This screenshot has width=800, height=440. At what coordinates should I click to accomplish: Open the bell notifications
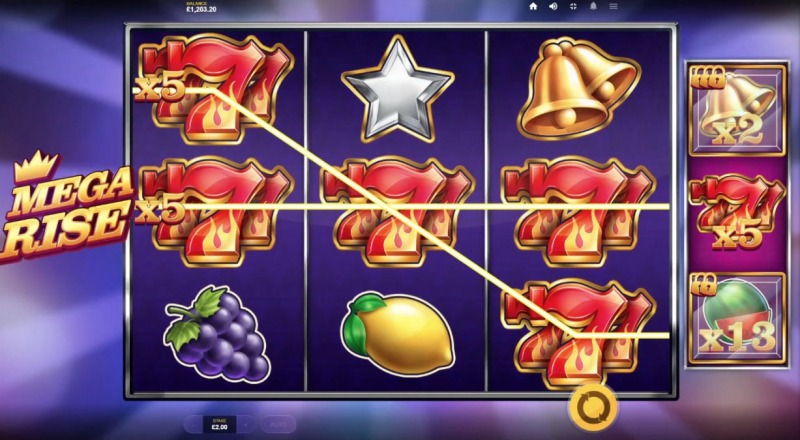click(596, 6)
